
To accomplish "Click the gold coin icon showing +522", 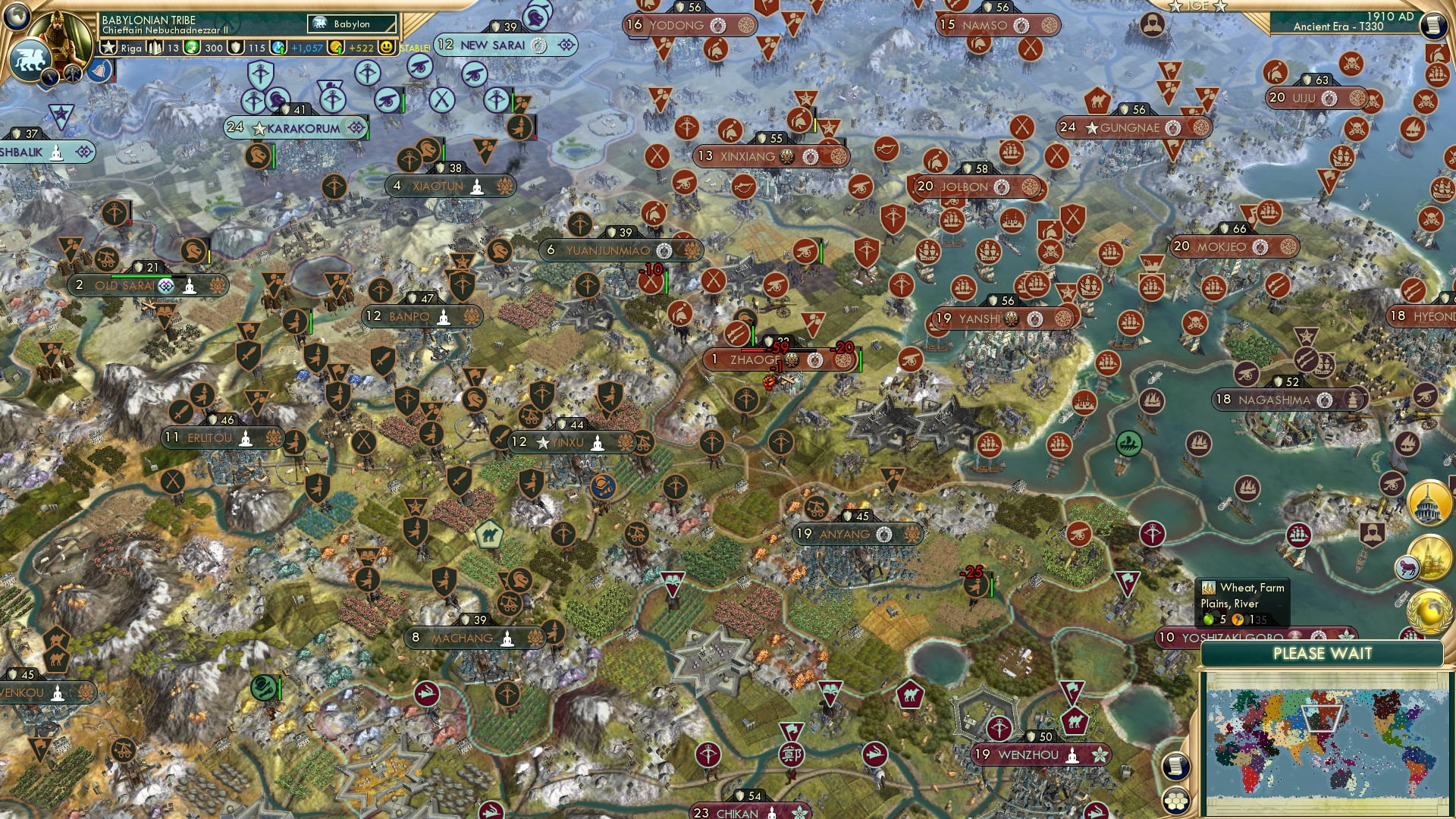I will coord(337,46).
